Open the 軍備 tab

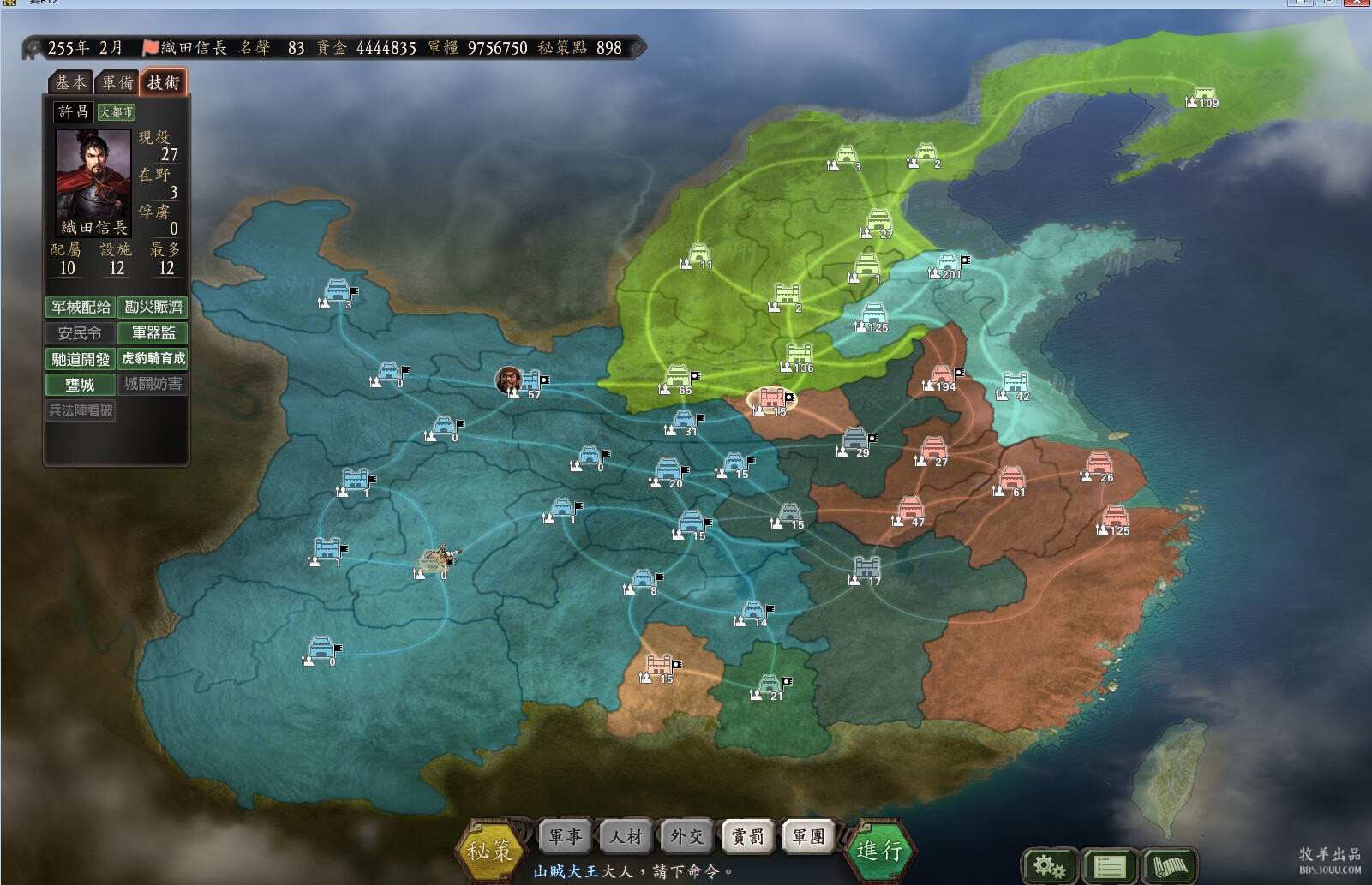117,82
